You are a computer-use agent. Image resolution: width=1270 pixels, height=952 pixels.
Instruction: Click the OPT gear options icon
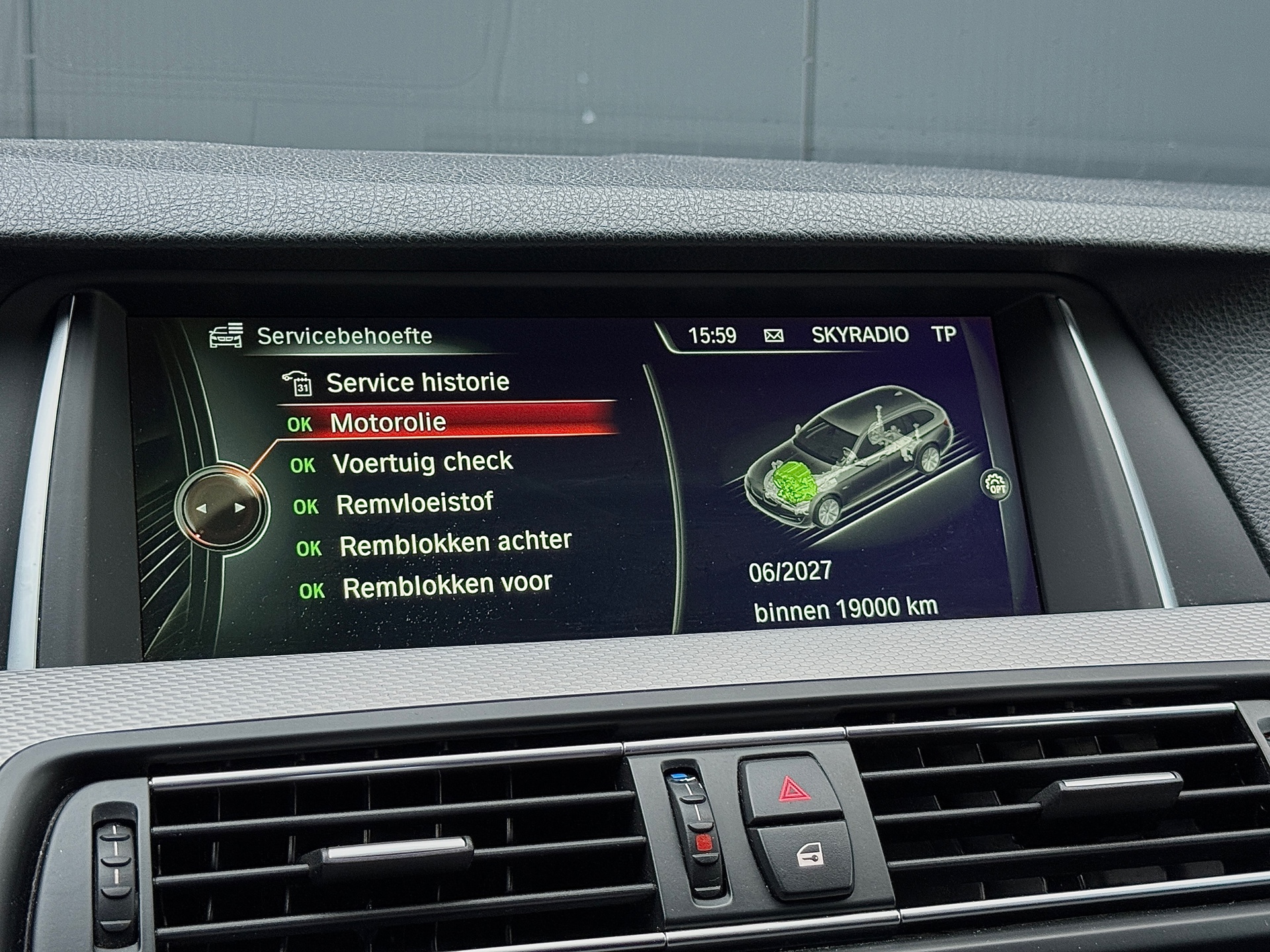(x=995, y=485)
